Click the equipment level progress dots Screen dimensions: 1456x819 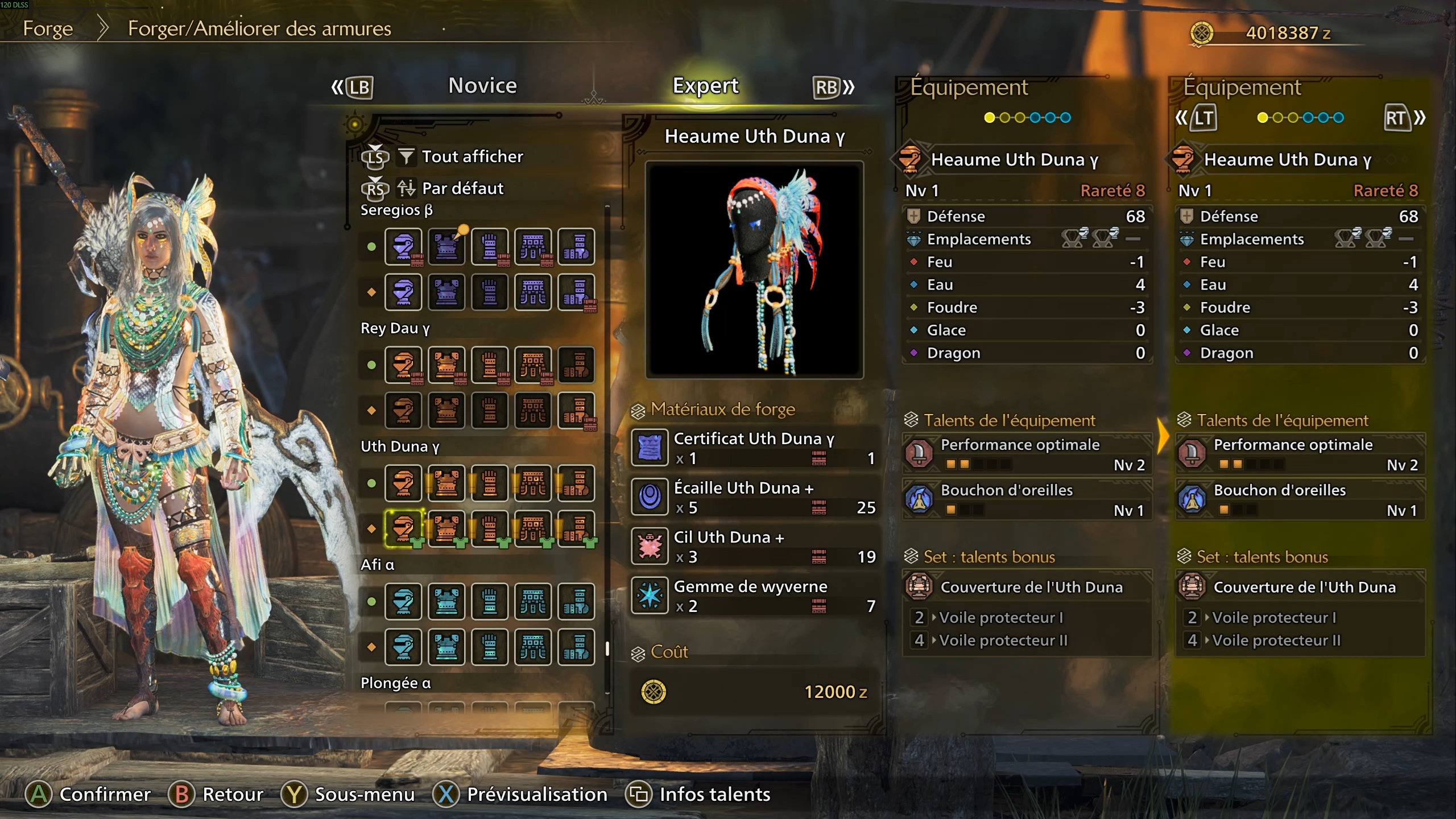[x=1027, y=118]
